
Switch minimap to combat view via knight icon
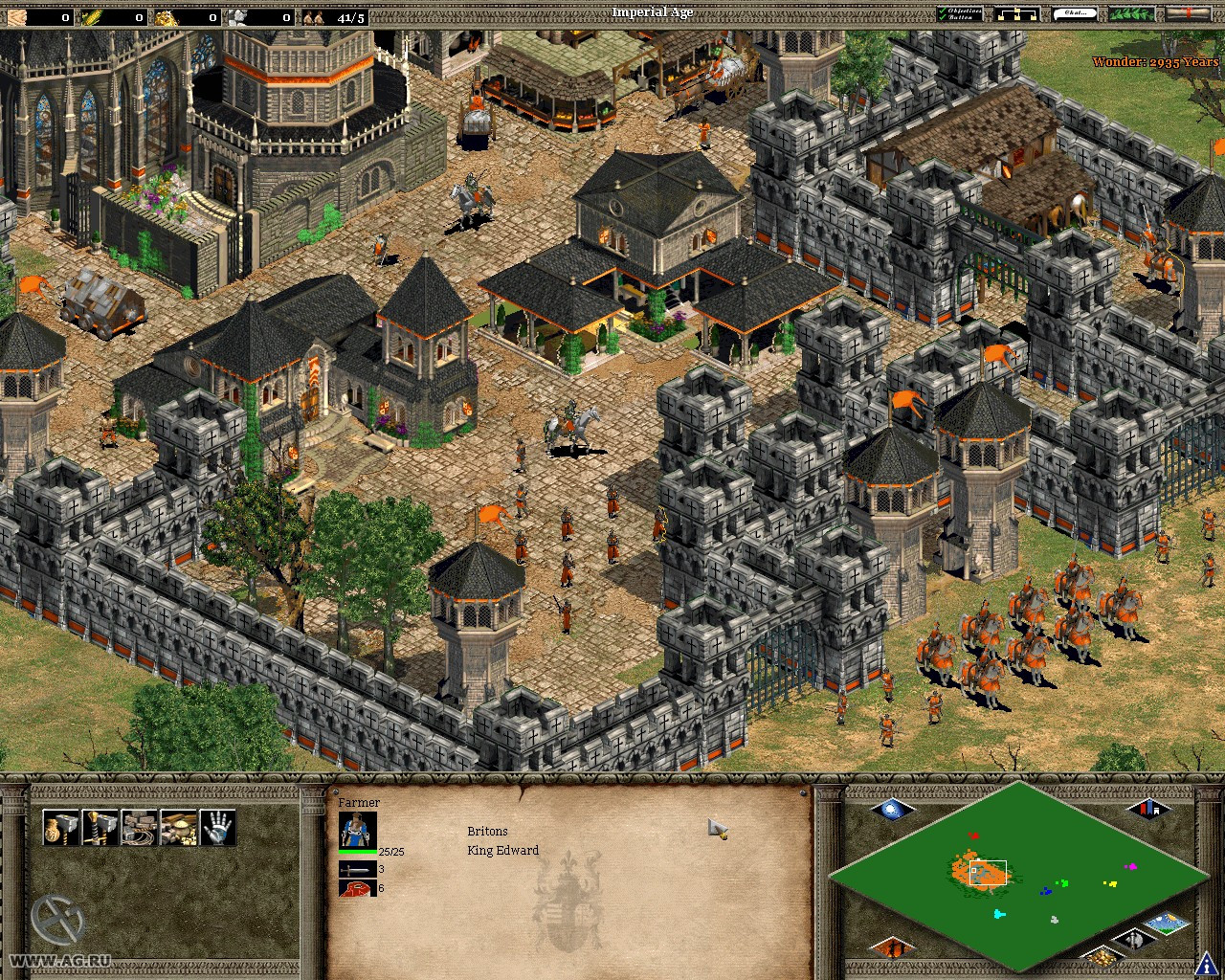coord(1132,939)
